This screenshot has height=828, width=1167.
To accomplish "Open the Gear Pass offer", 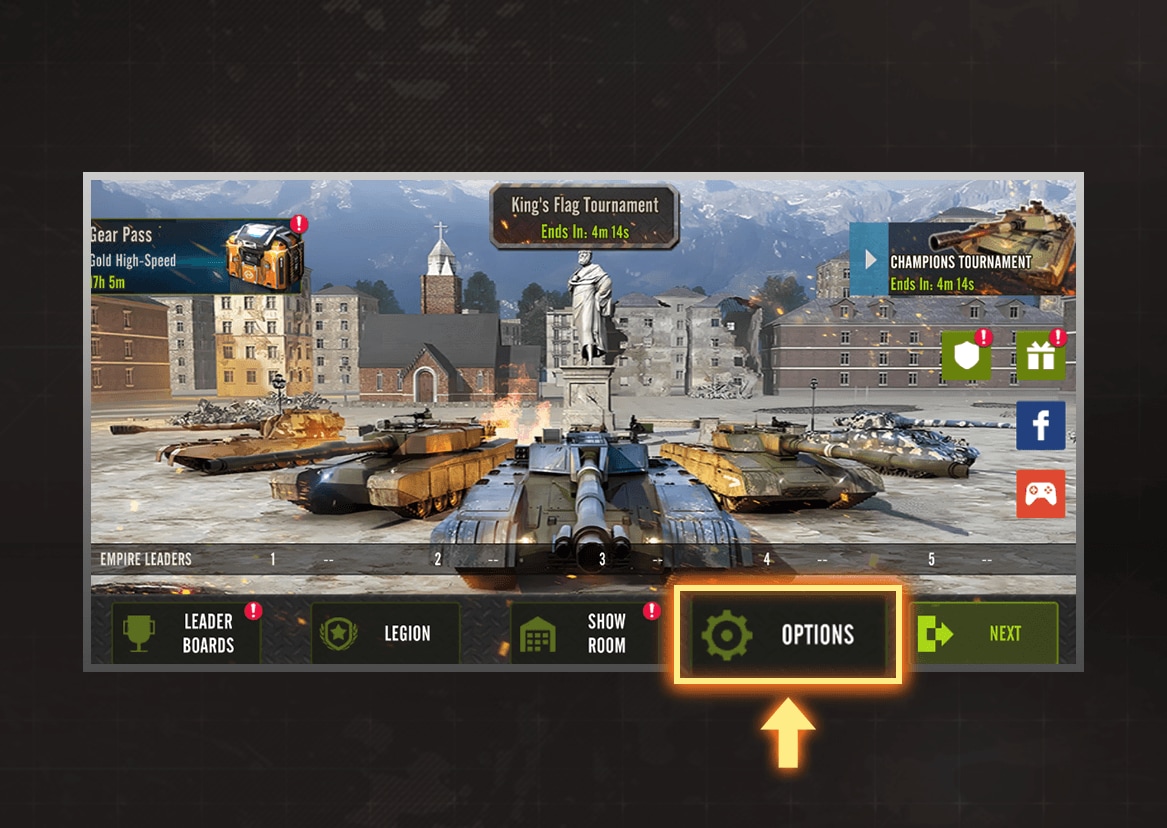I will 195,256.
